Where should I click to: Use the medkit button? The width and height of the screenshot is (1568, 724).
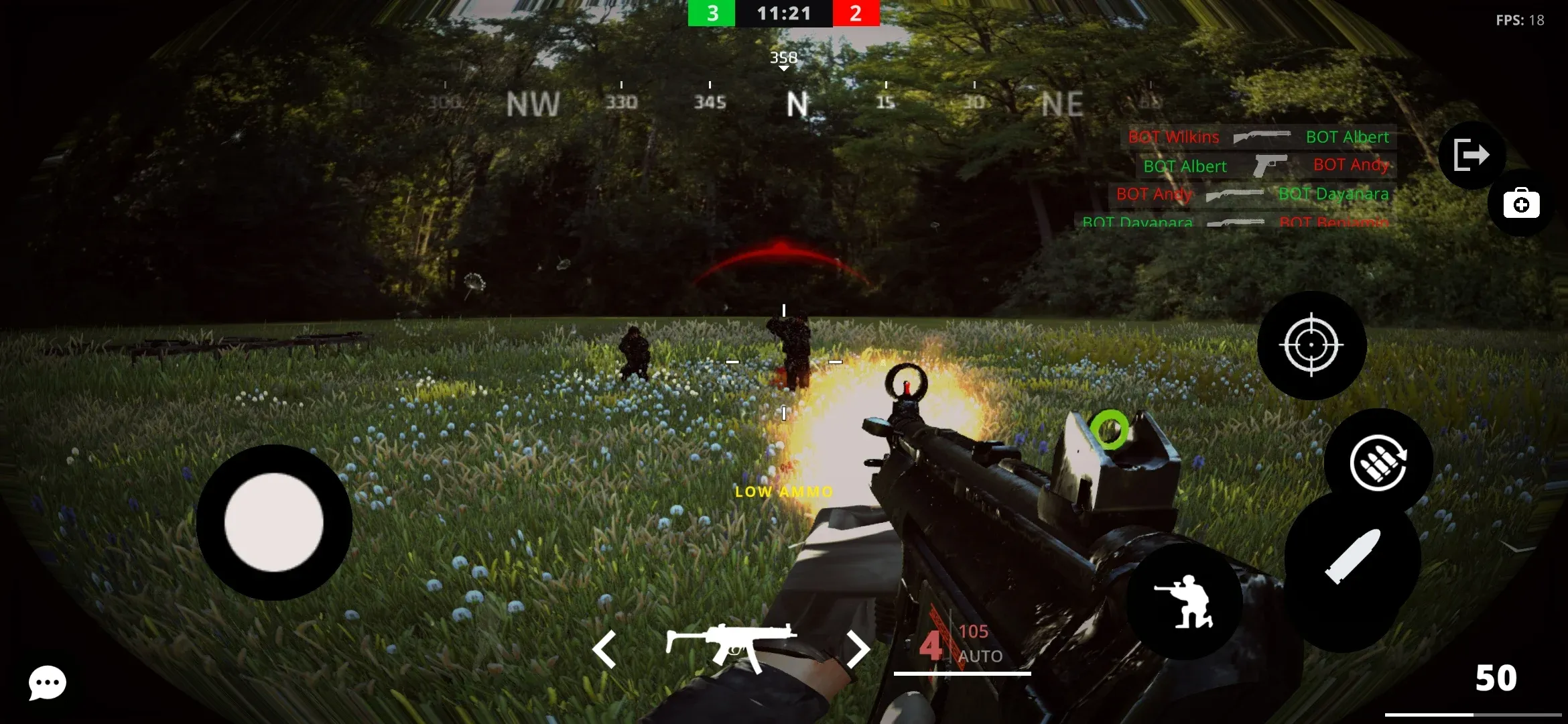pyautogui.click(x=1521, y=203)
